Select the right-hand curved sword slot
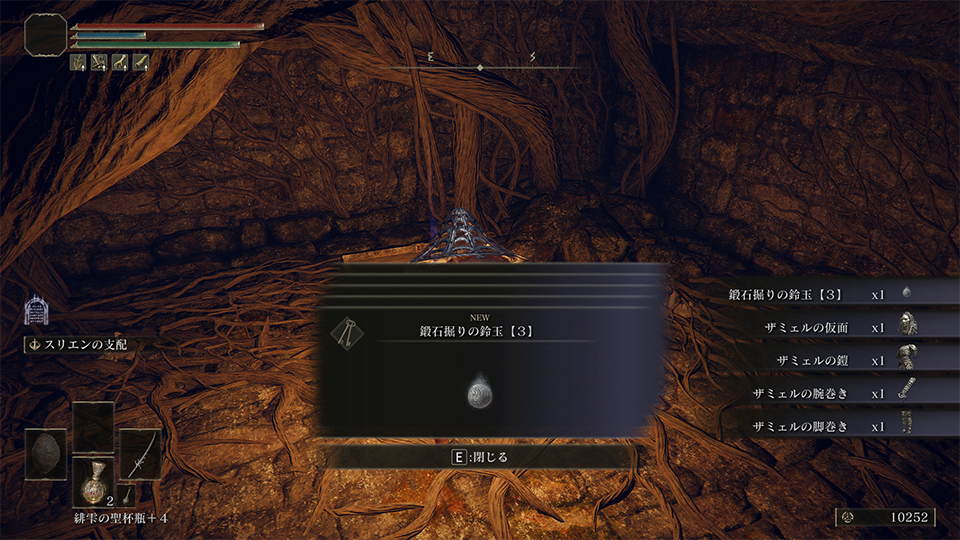This screenshot has height=540, width=960. (x=140, y=455)
